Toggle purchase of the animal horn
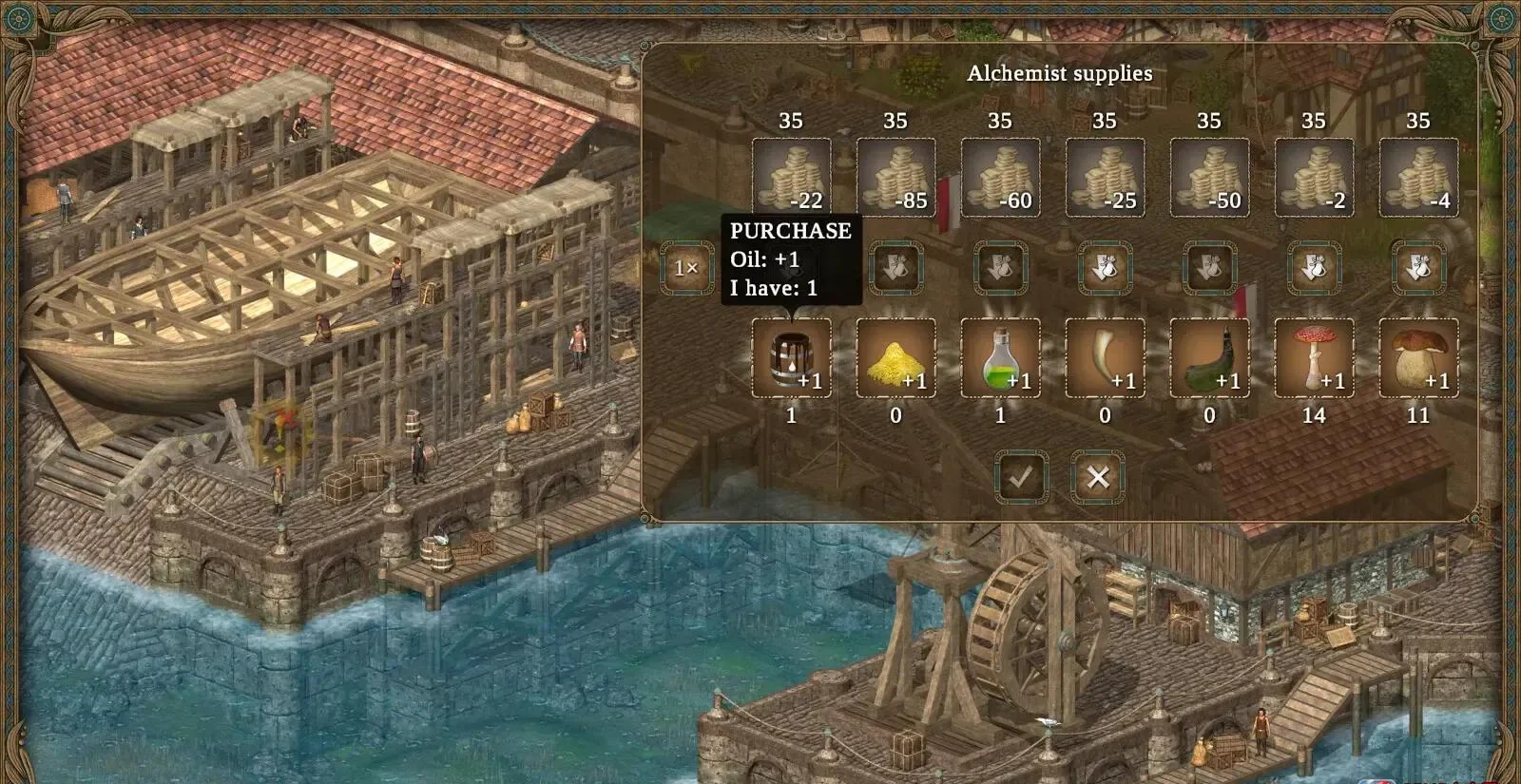This screenshot has height=784, width=1521. point(1107,268)
